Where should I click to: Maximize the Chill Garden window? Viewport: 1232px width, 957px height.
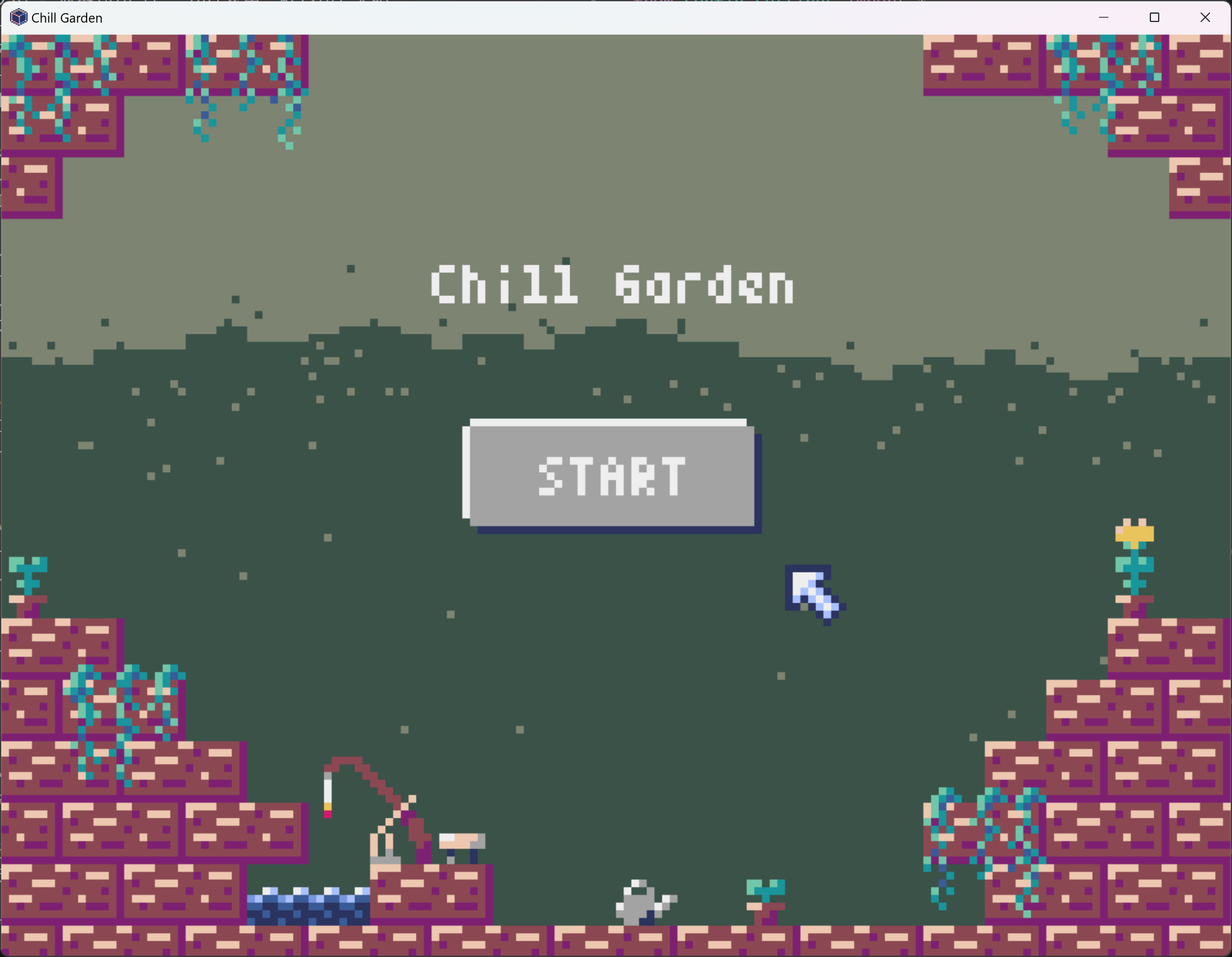point(1154,17)
